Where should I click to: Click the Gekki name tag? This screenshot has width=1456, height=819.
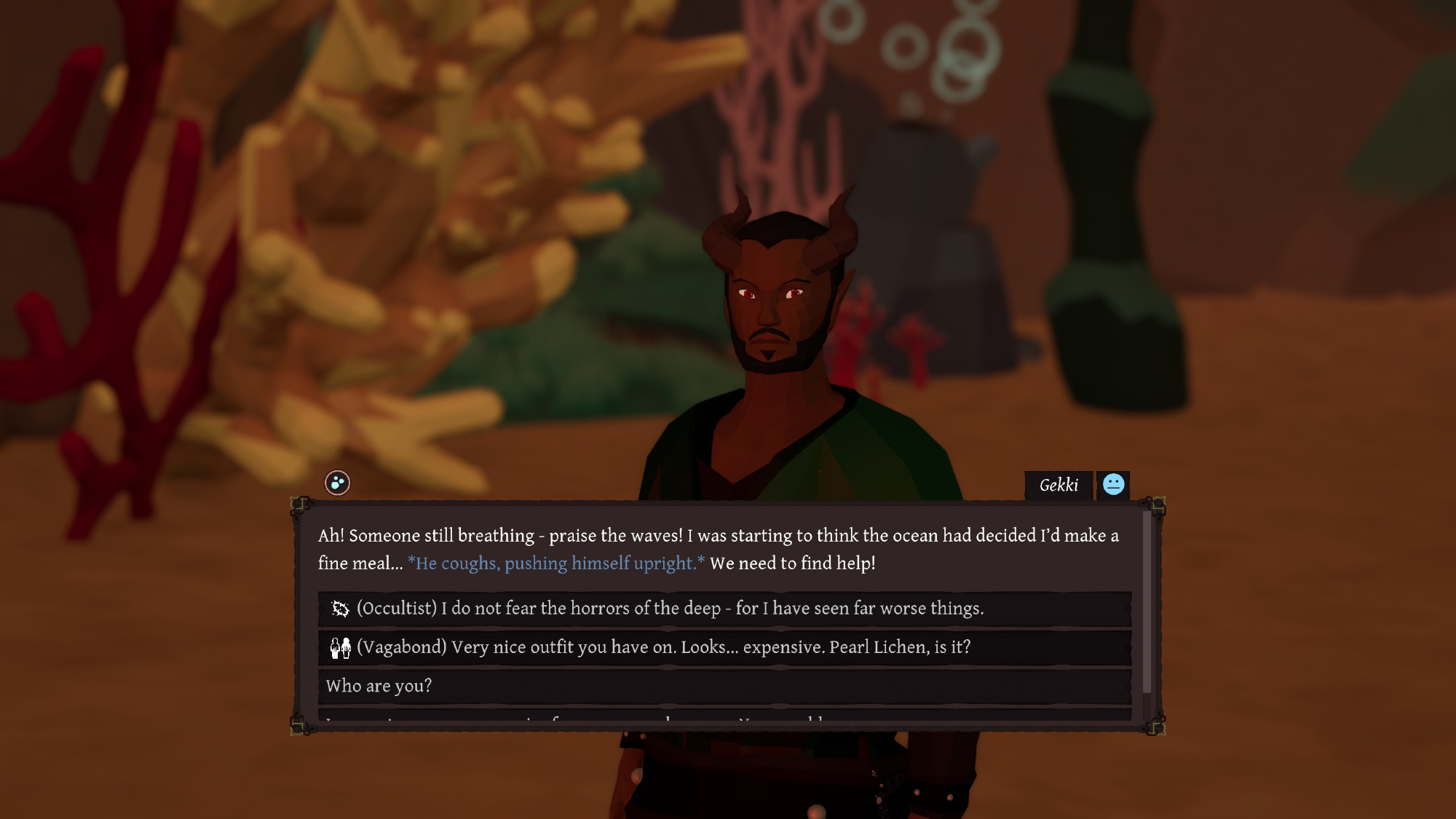1059,486
